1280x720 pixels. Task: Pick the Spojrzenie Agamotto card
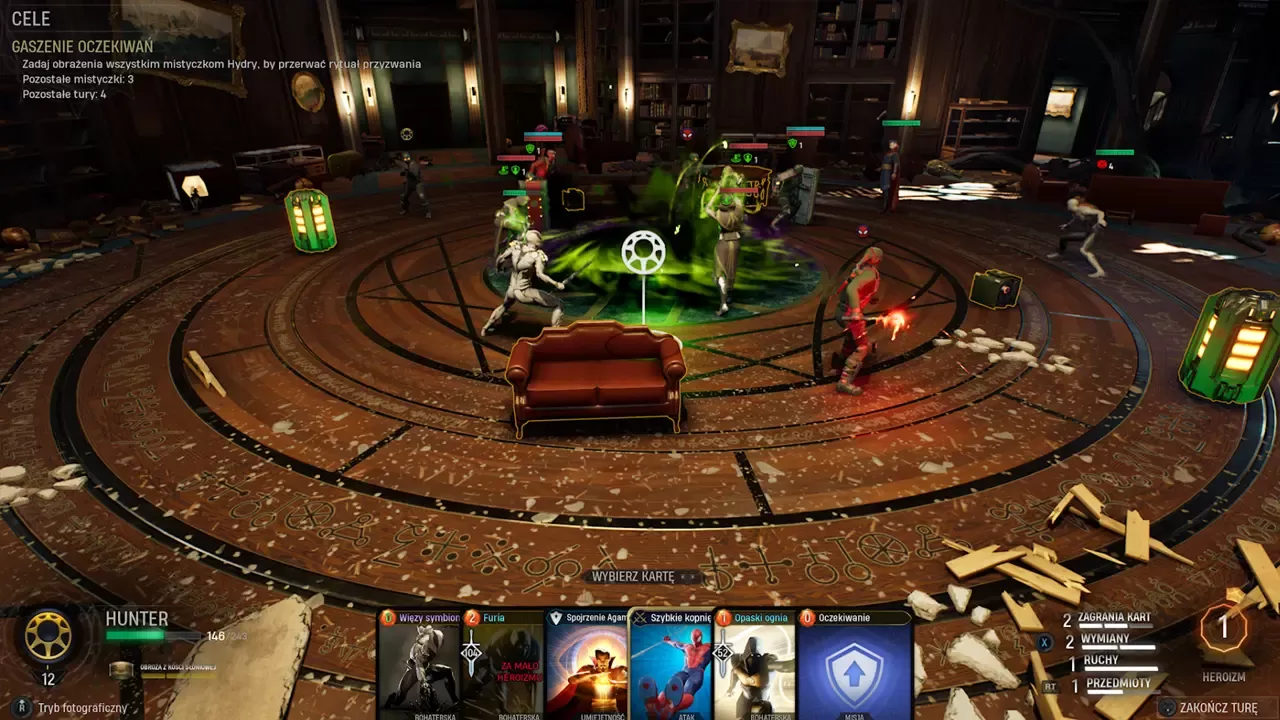click(x=587, y=665)
